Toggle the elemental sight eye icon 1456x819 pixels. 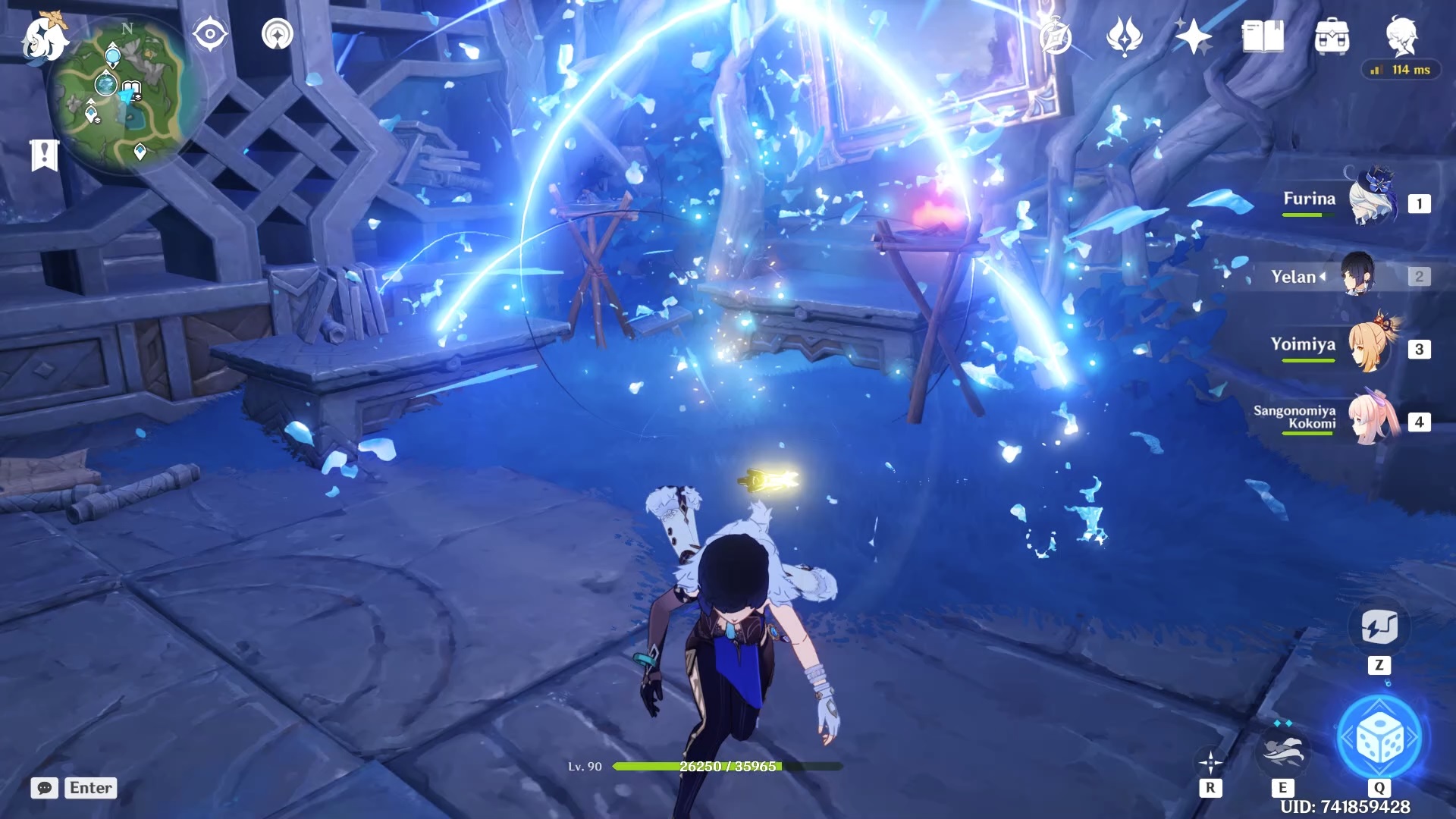210,35
